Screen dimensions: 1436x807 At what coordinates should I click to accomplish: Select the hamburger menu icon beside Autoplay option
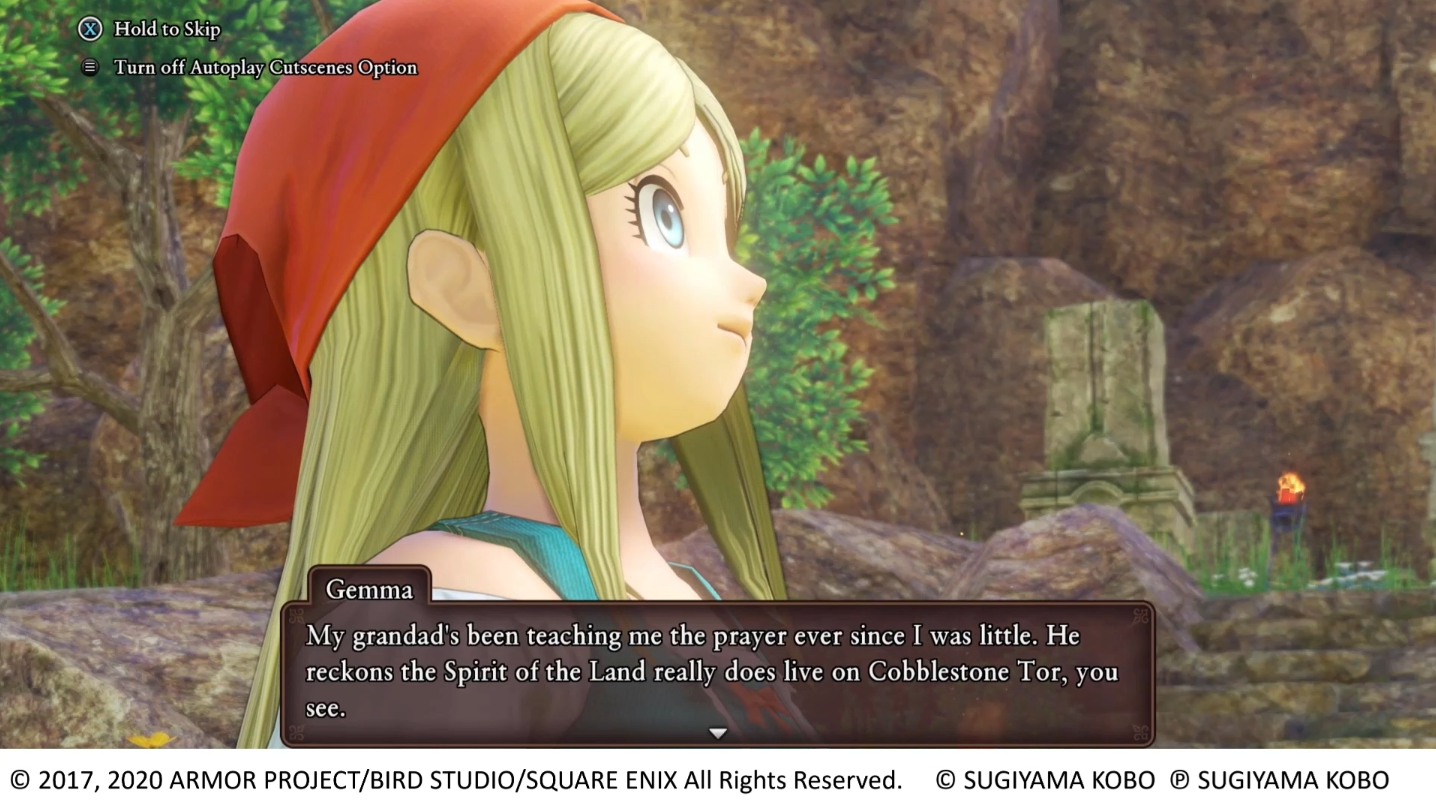click(x=91, y=66)
